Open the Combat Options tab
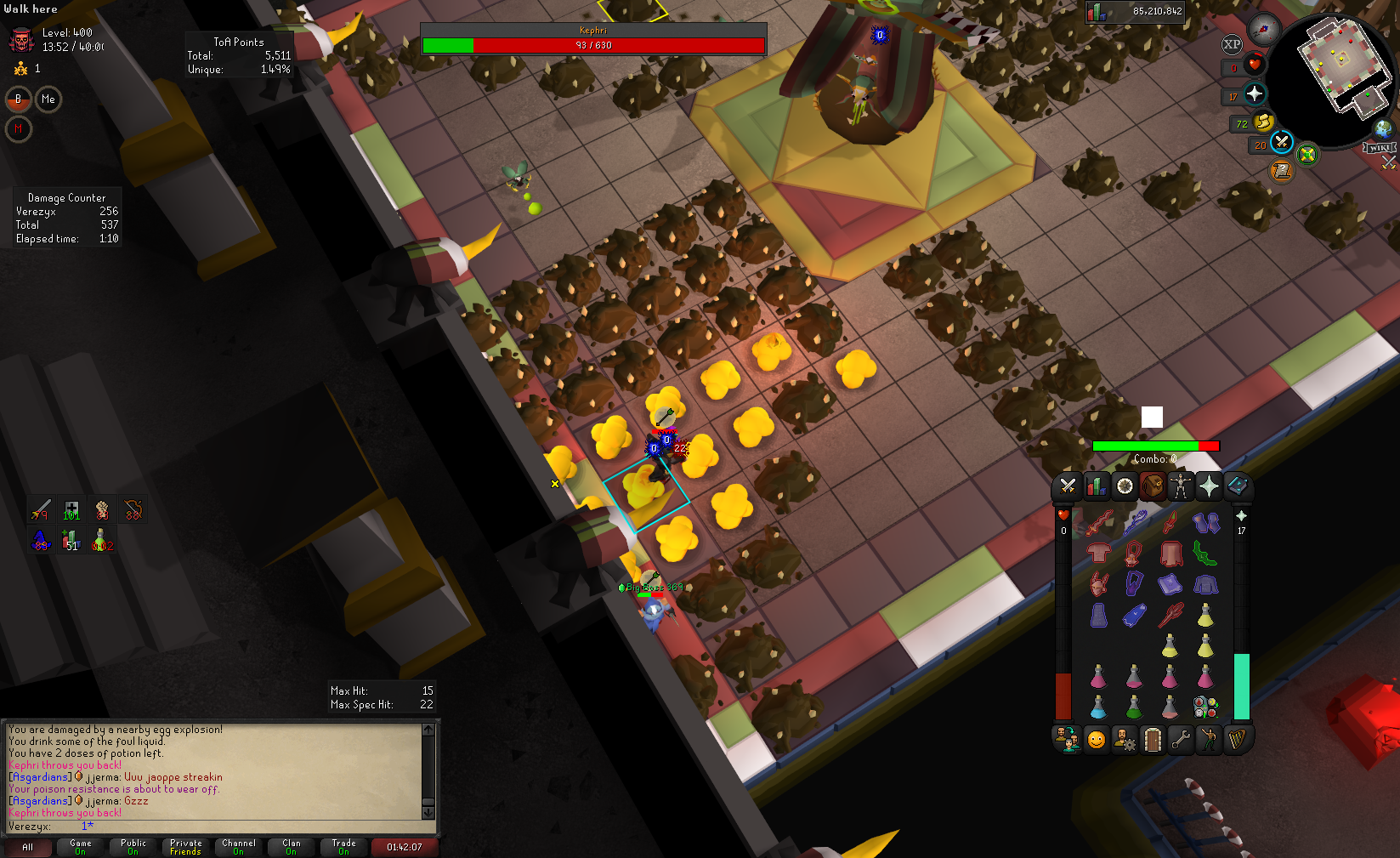1400x858 pixels. click(x=1068, y=486)
